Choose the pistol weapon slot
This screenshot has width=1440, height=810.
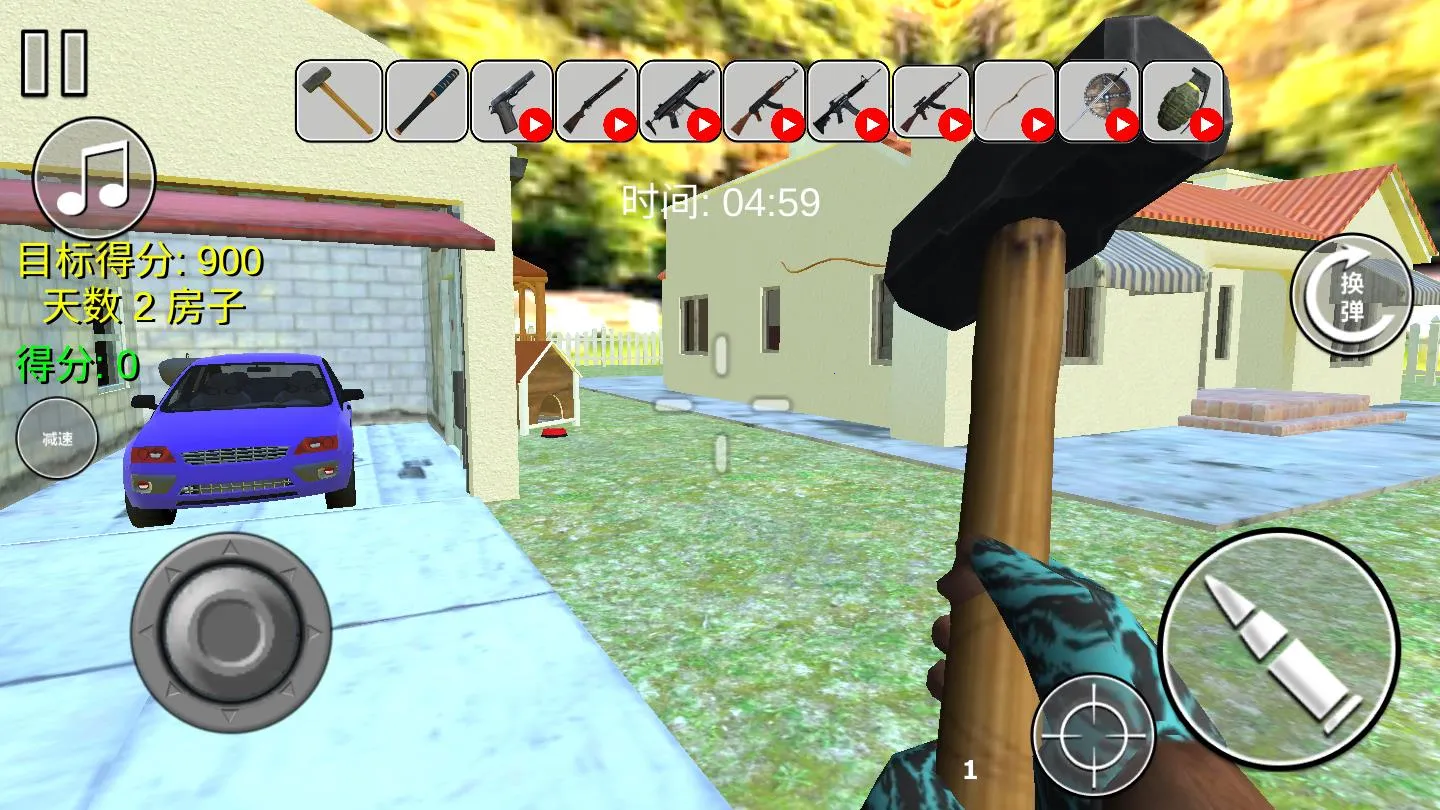(511, 100)
